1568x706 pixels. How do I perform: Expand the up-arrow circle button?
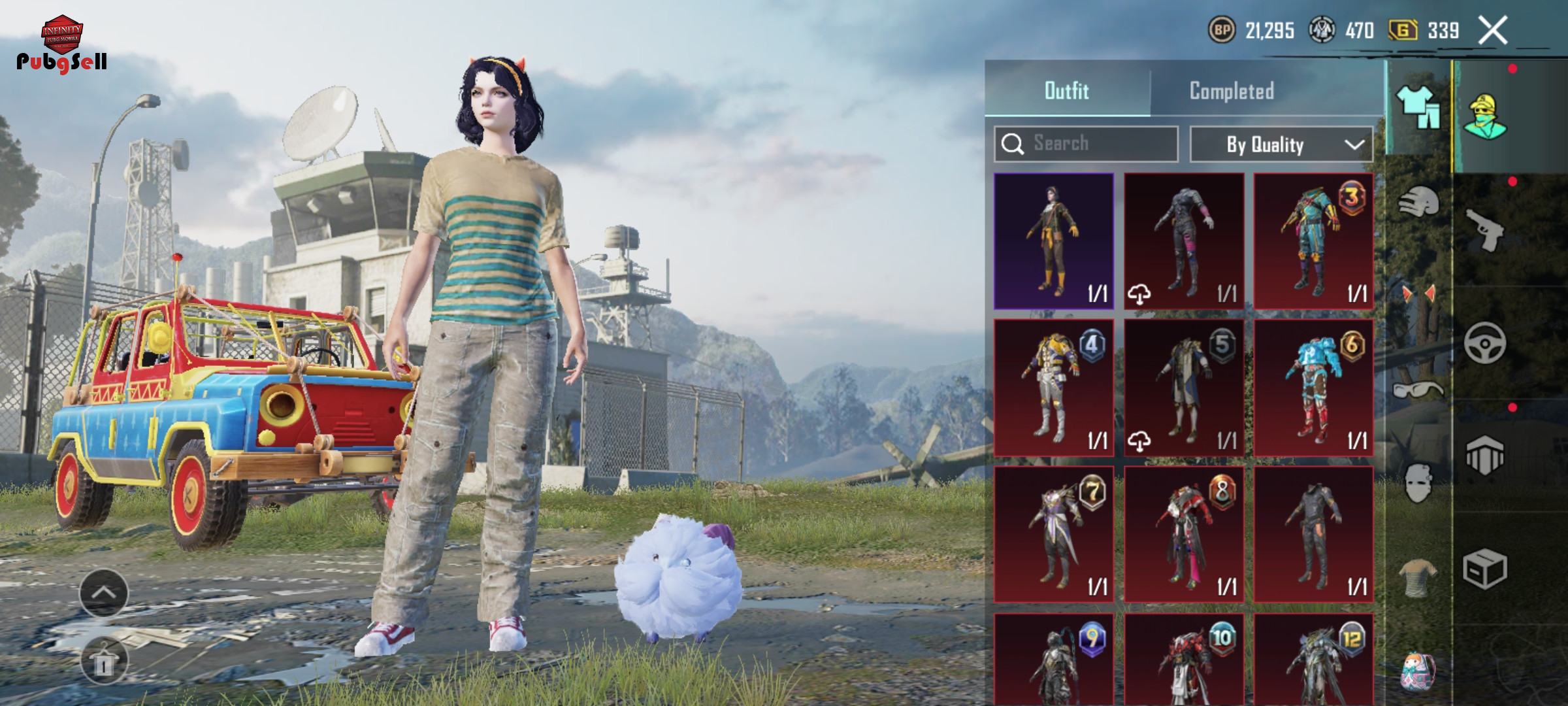pyautogui.click(x=104, y=593)
